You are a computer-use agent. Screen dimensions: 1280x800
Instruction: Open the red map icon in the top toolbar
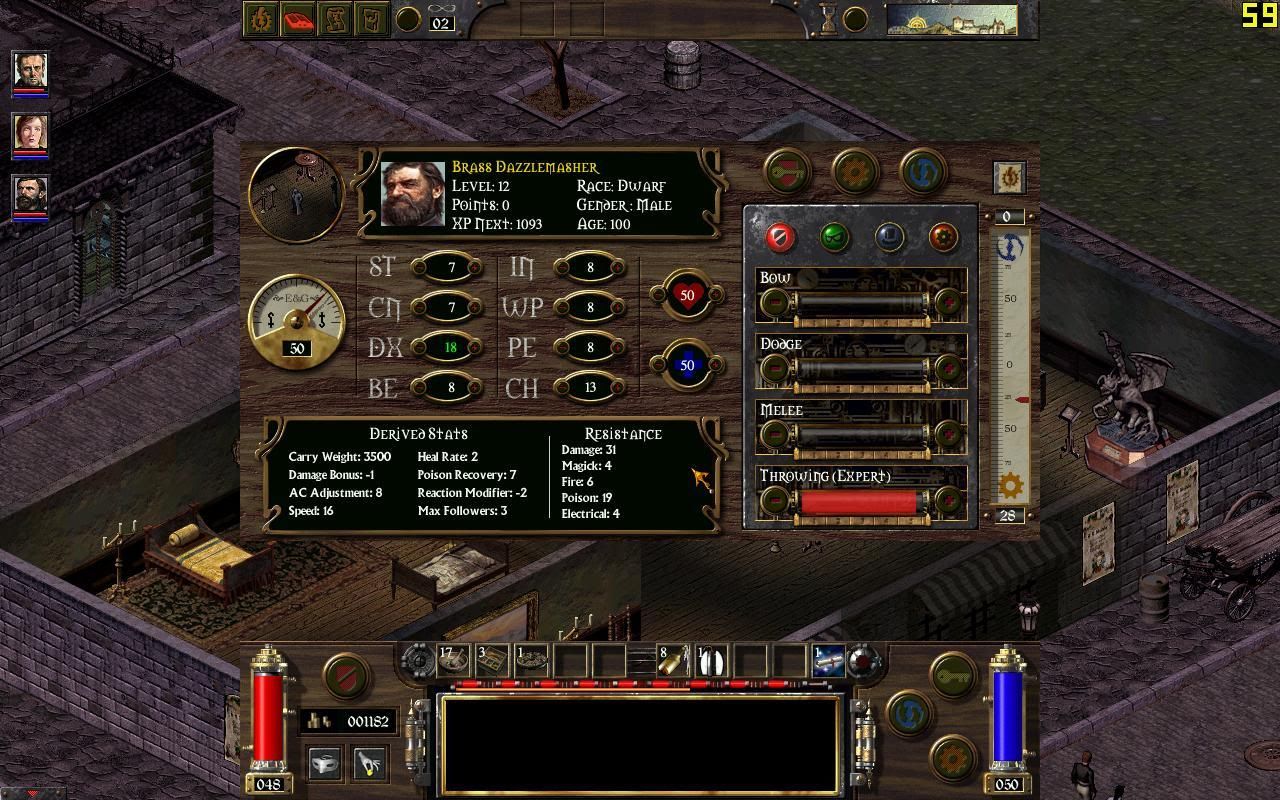(x=298, y=19)
